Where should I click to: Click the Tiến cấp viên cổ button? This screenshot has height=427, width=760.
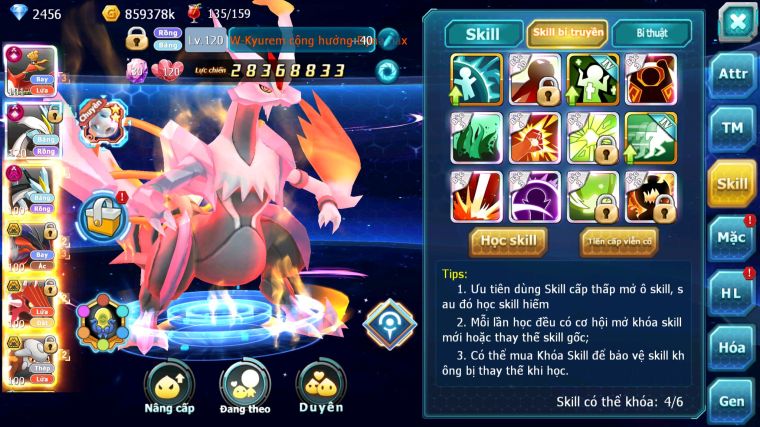tap(619, 241)
